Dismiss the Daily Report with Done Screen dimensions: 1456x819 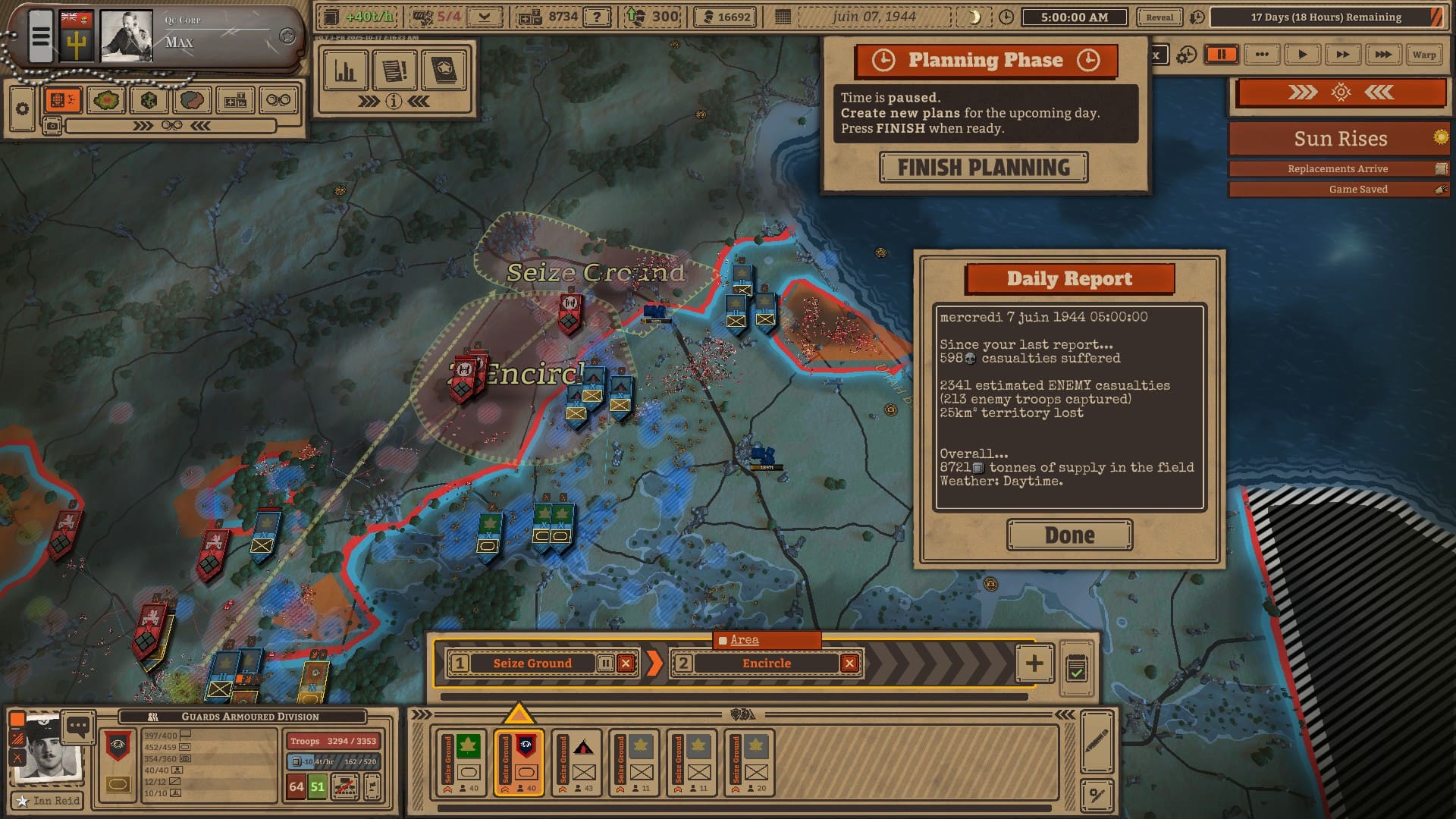(1069, 535)
